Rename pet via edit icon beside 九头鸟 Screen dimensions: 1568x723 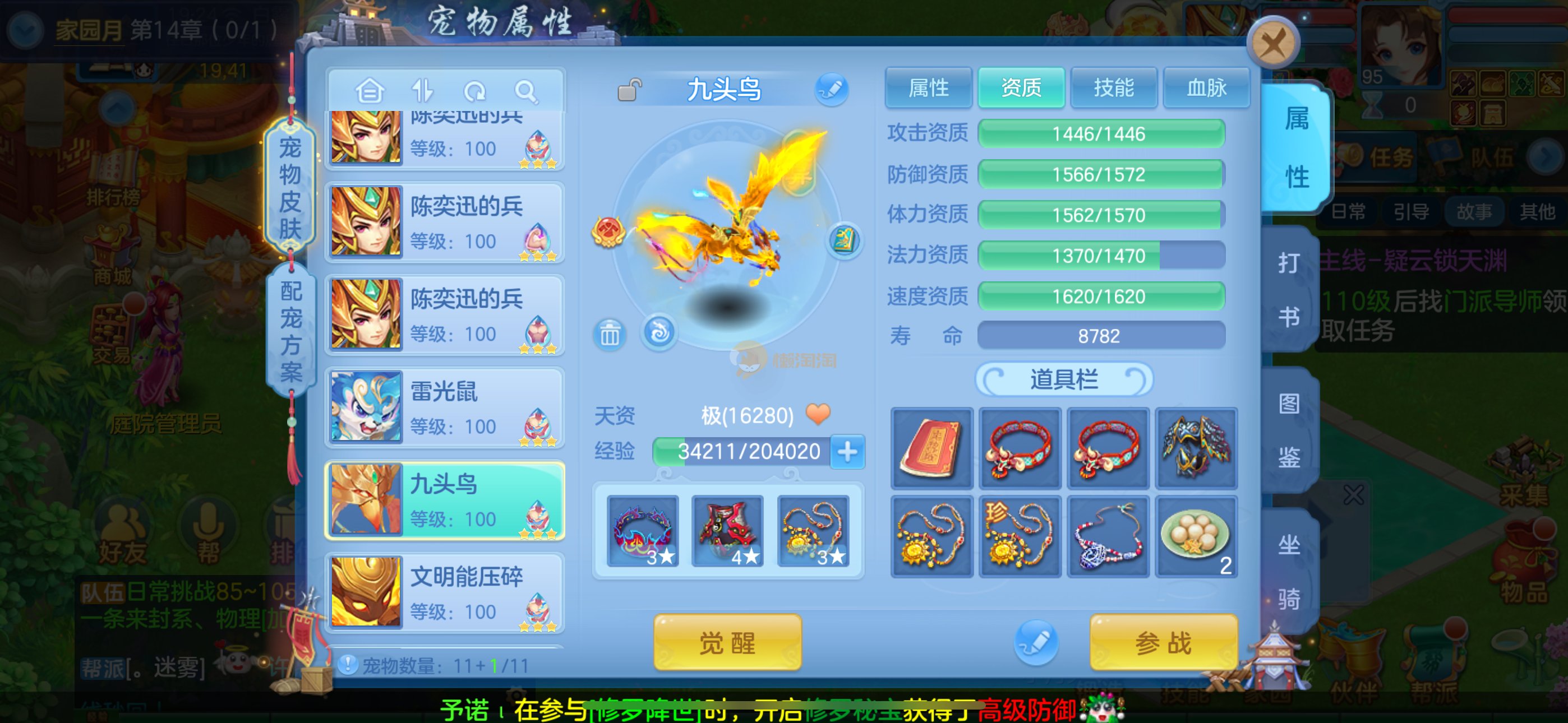click(x=831, y=90)
